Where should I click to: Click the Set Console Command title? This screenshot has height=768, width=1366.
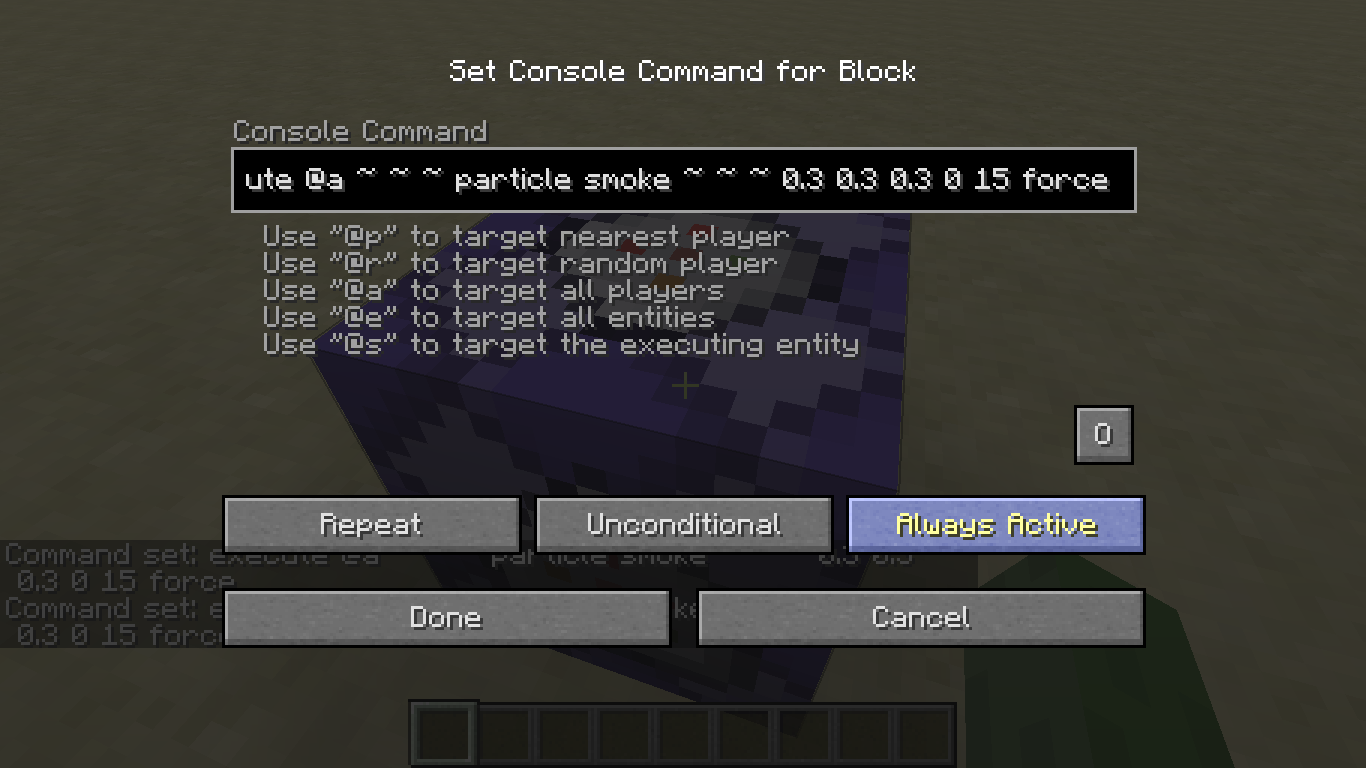[683, 71]
